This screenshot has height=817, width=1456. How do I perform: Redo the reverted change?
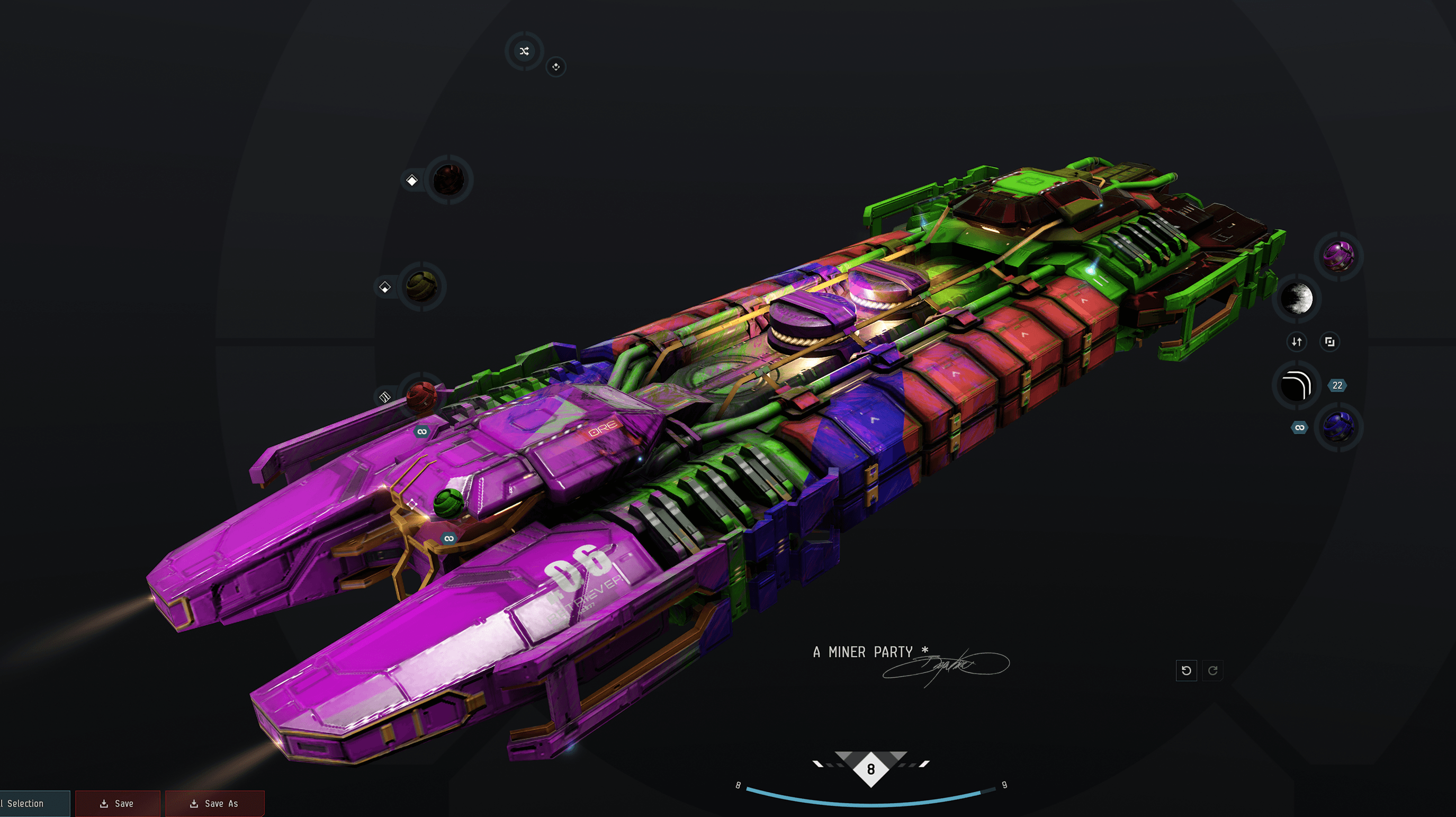click(x=1212, y=670)
